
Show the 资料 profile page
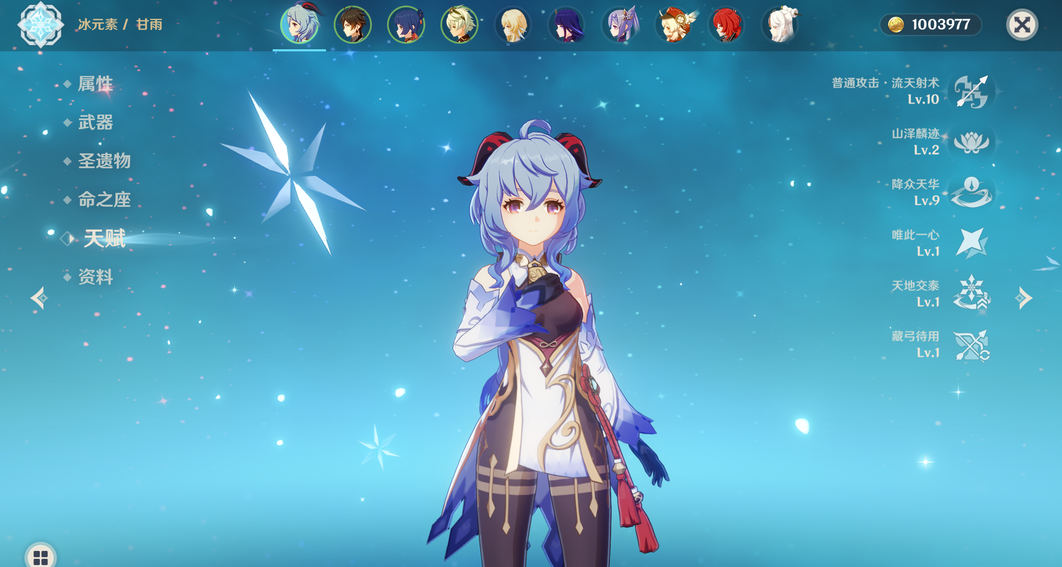coord(95,277)
